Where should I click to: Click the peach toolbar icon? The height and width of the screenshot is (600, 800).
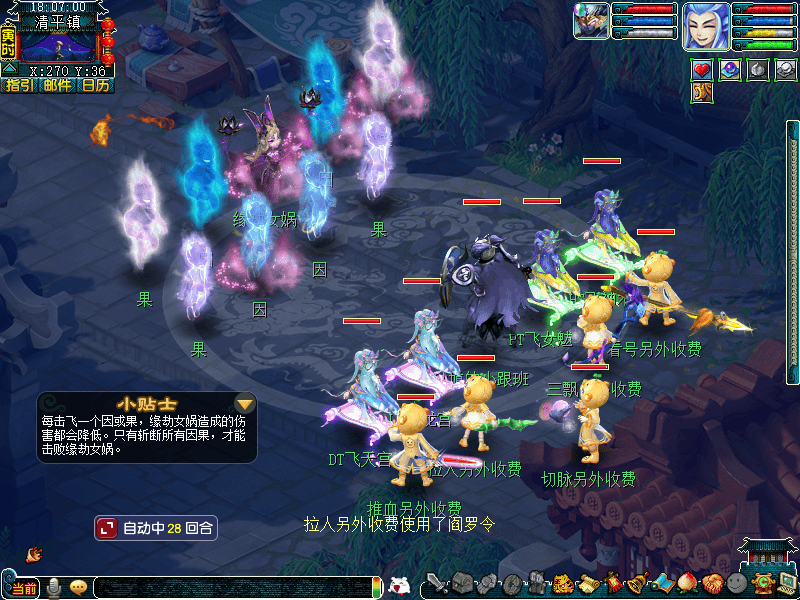click(686, 584)
